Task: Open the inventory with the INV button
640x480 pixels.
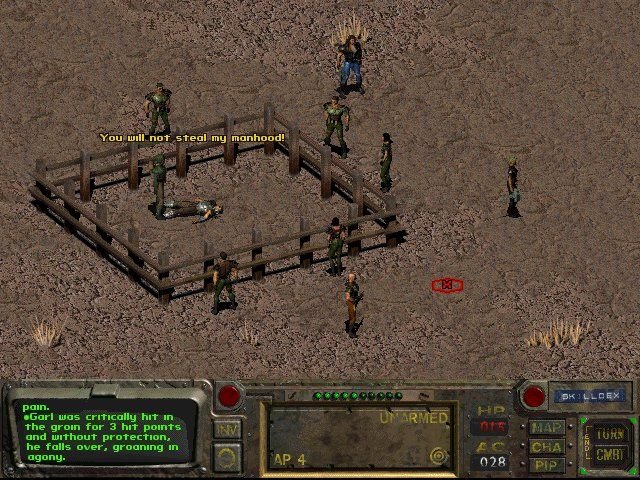Action: click(x=227, y=430)
